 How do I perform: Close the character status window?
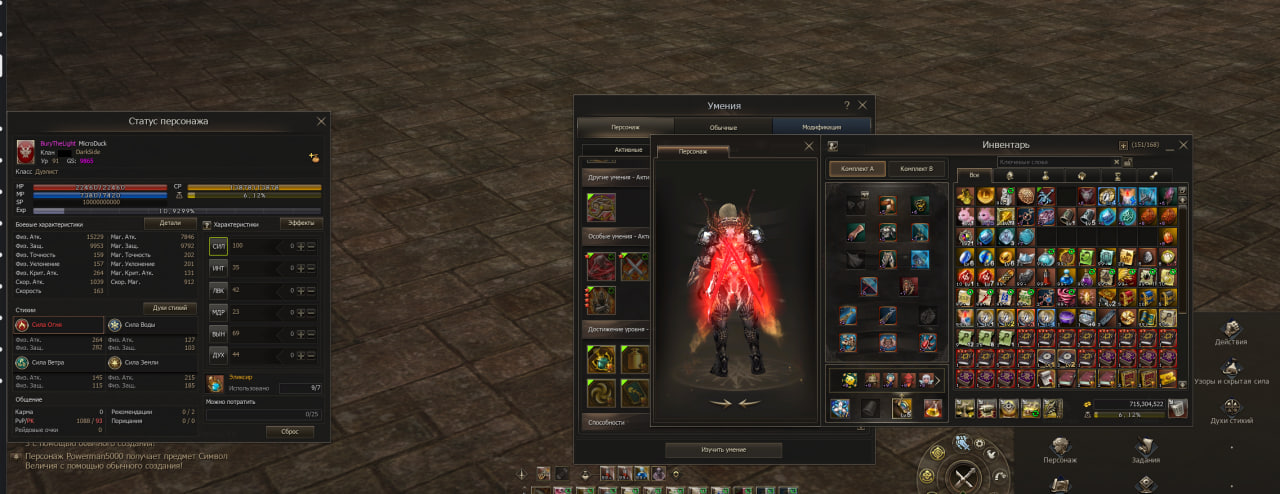pos(321,121)
